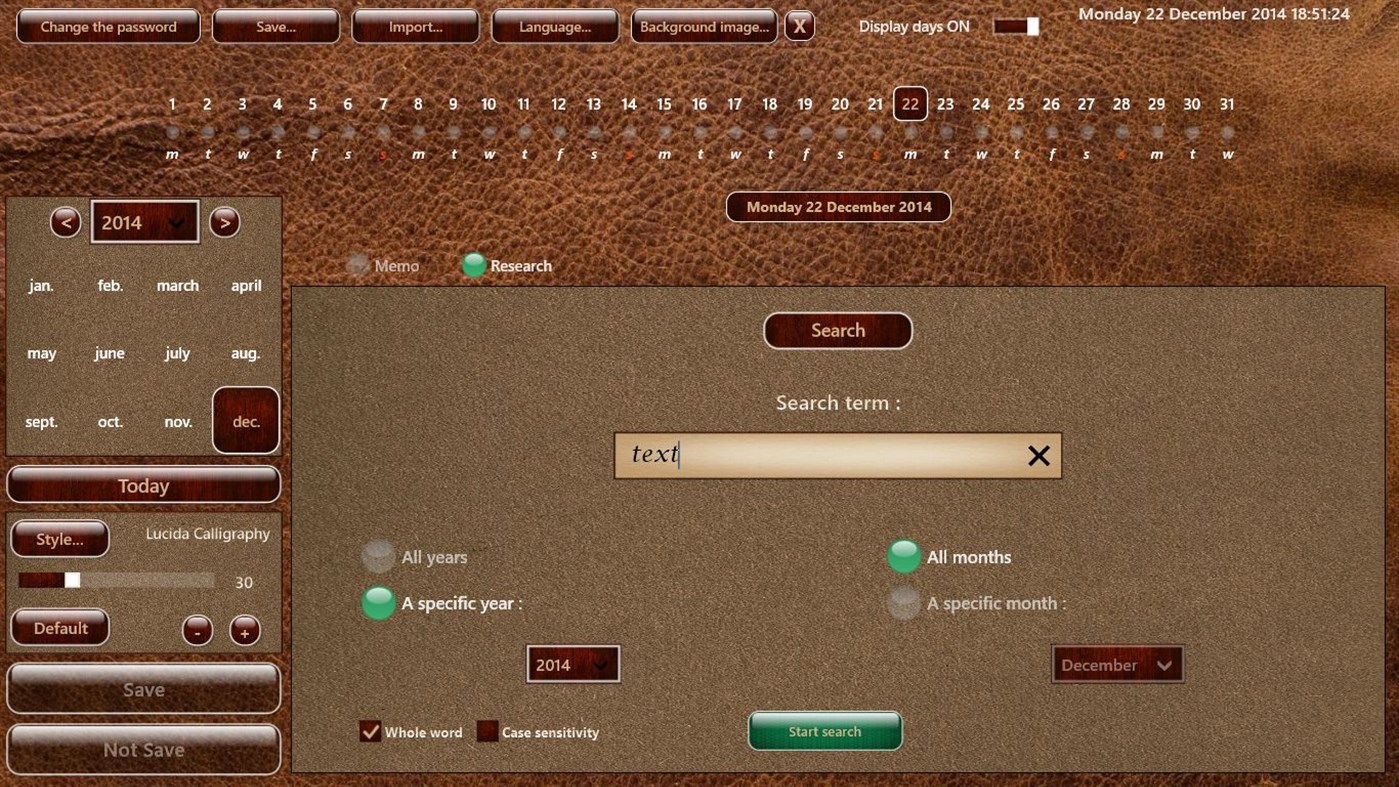Select the All years radio option
Screen dimensions: 1399x787
(x=378, y=556)
